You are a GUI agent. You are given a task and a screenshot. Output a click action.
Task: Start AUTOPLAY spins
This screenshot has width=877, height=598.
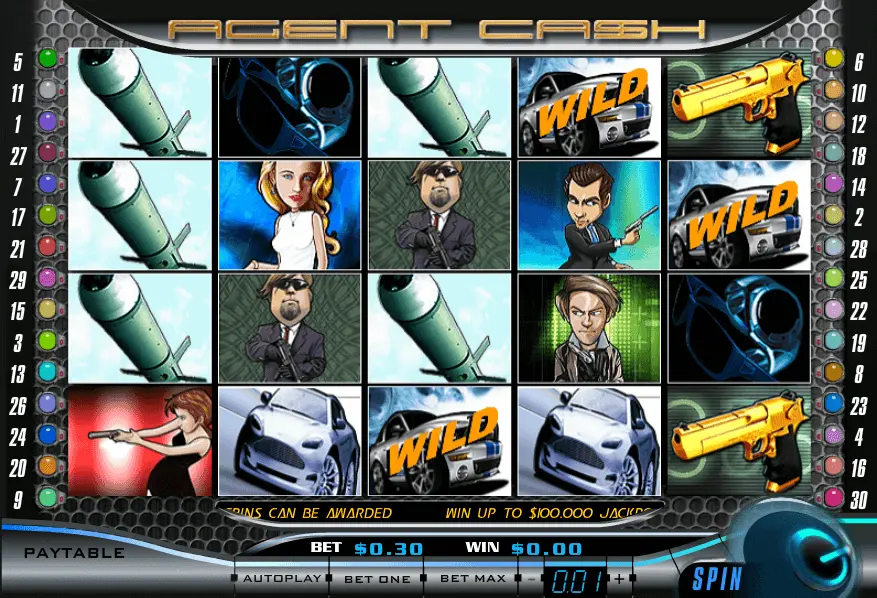click(283, 578)
